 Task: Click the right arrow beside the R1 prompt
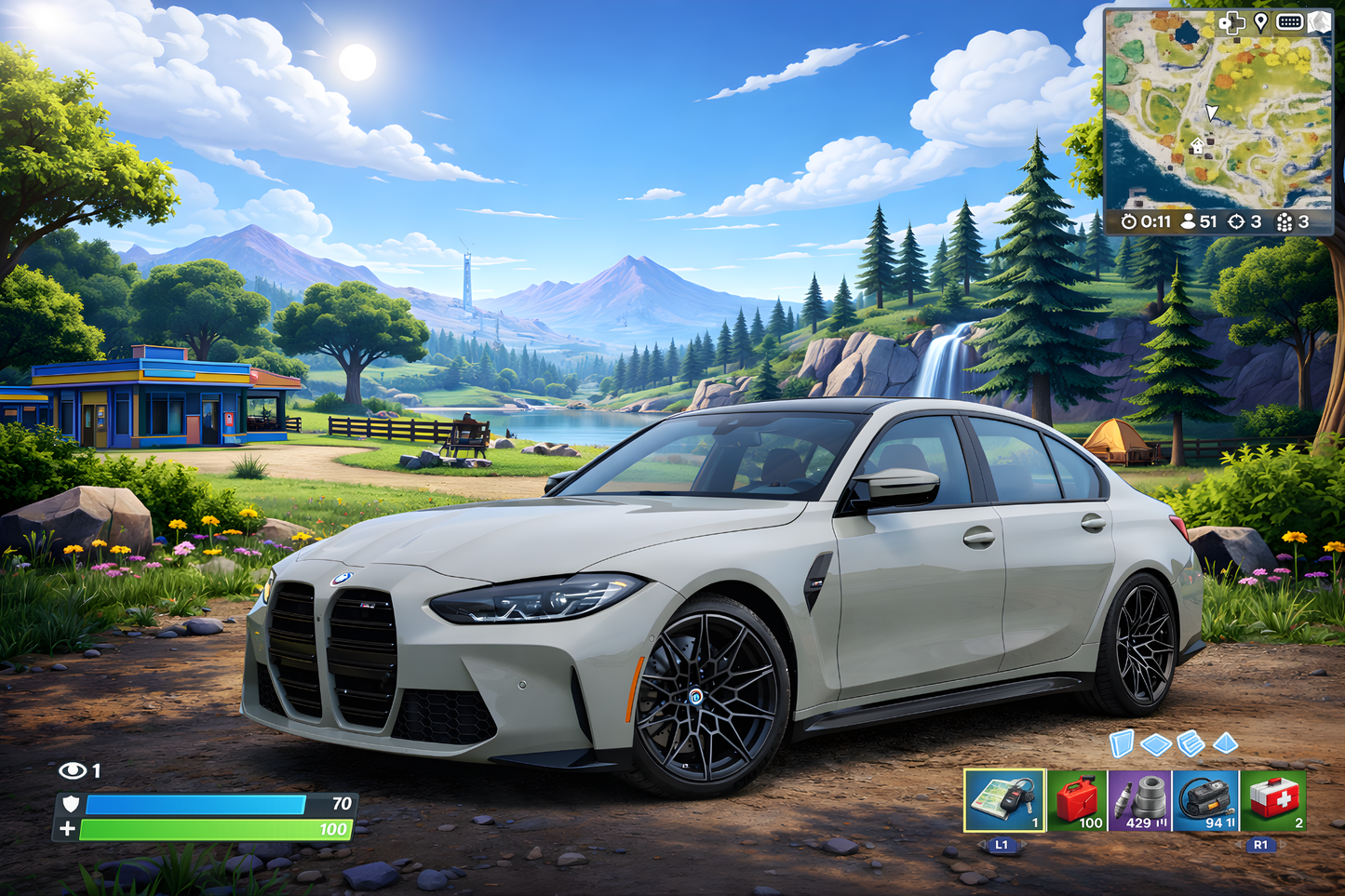coord(1283,843)
